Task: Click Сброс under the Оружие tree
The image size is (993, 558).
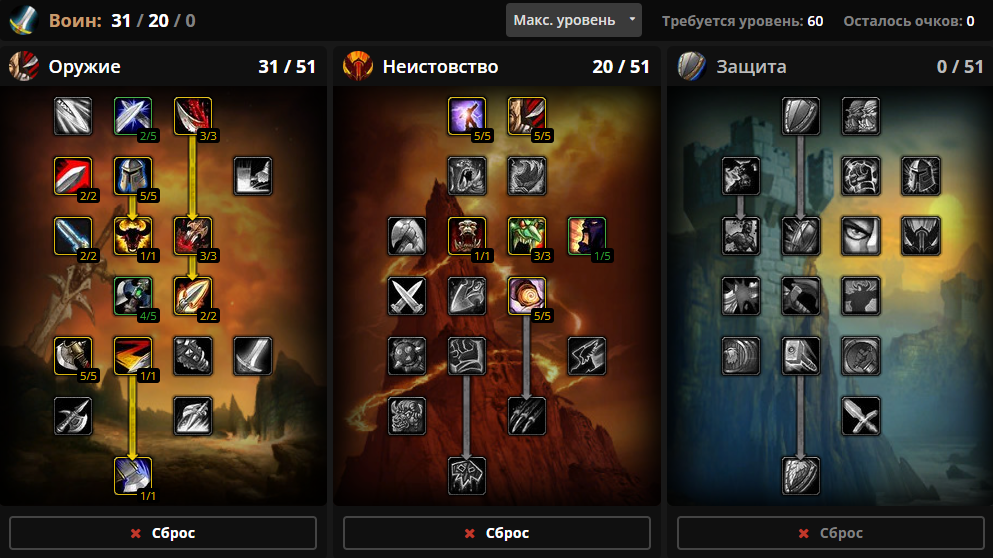Action: 163,533
